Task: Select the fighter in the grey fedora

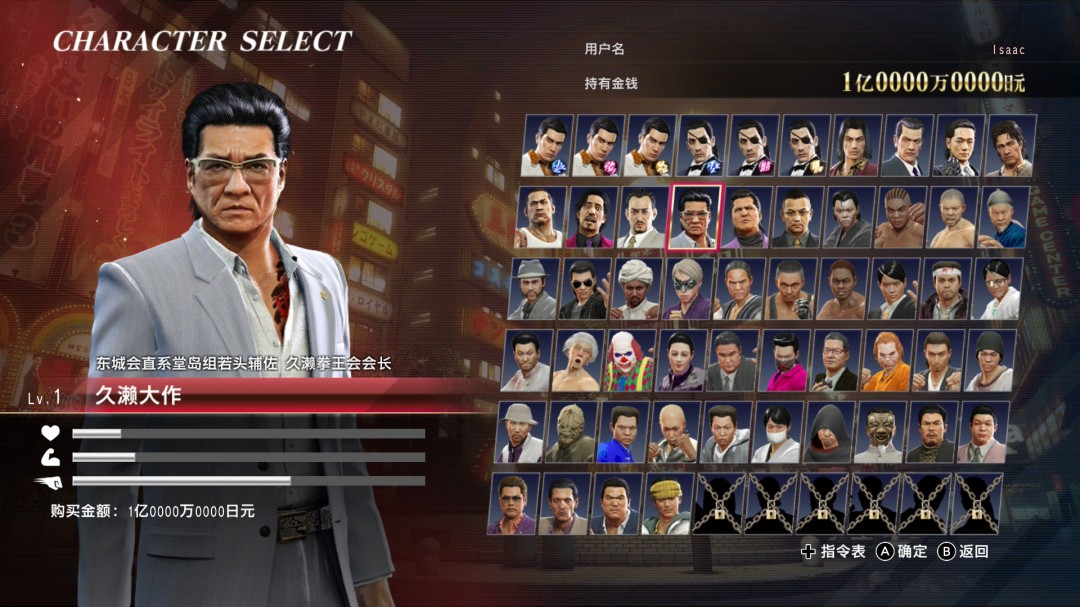Action: tap(533, 289)
